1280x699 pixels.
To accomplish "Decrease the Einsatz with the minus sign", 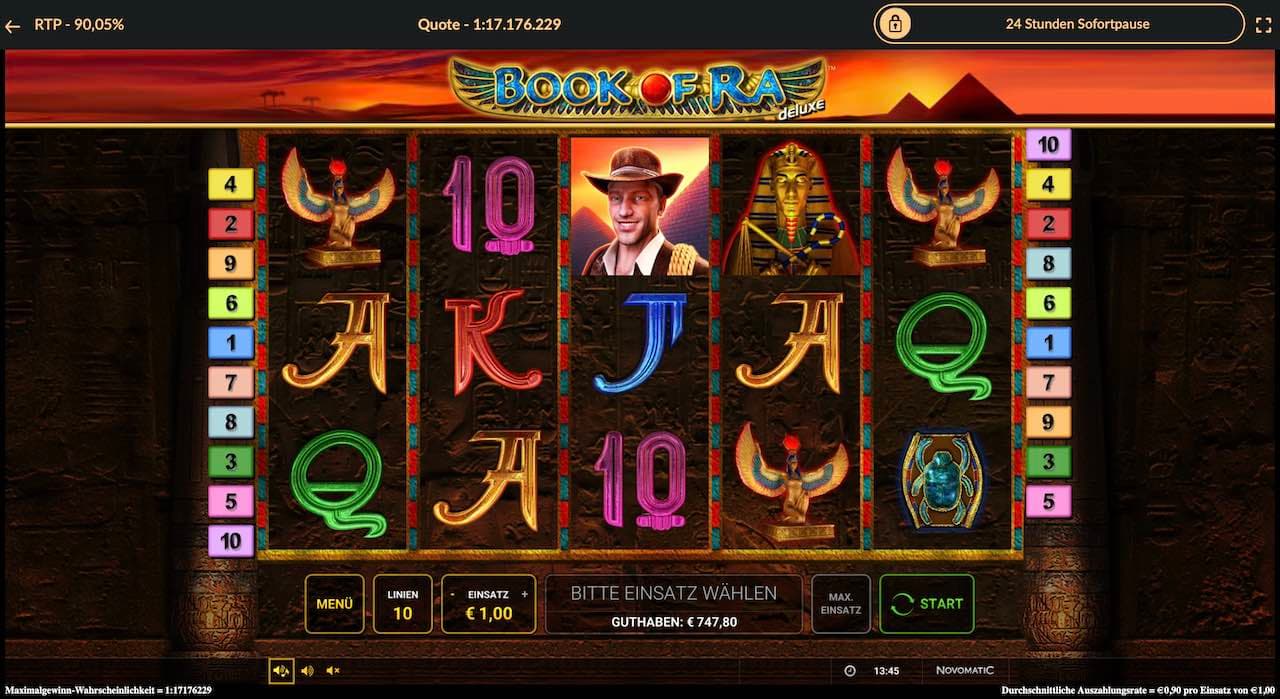I will pos(453,594).
